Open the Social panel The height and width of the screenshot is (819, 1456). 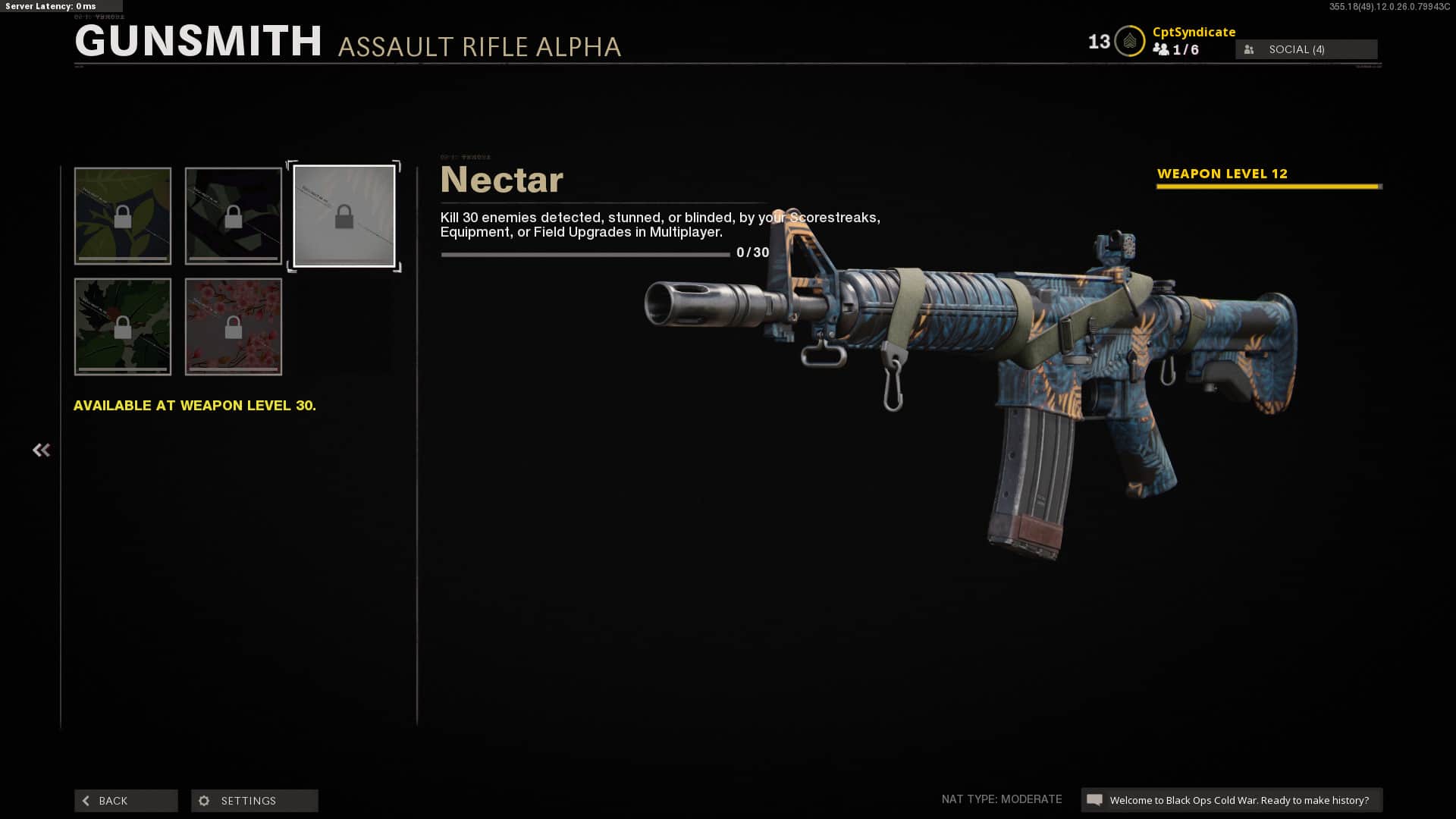pos(1306,49)
